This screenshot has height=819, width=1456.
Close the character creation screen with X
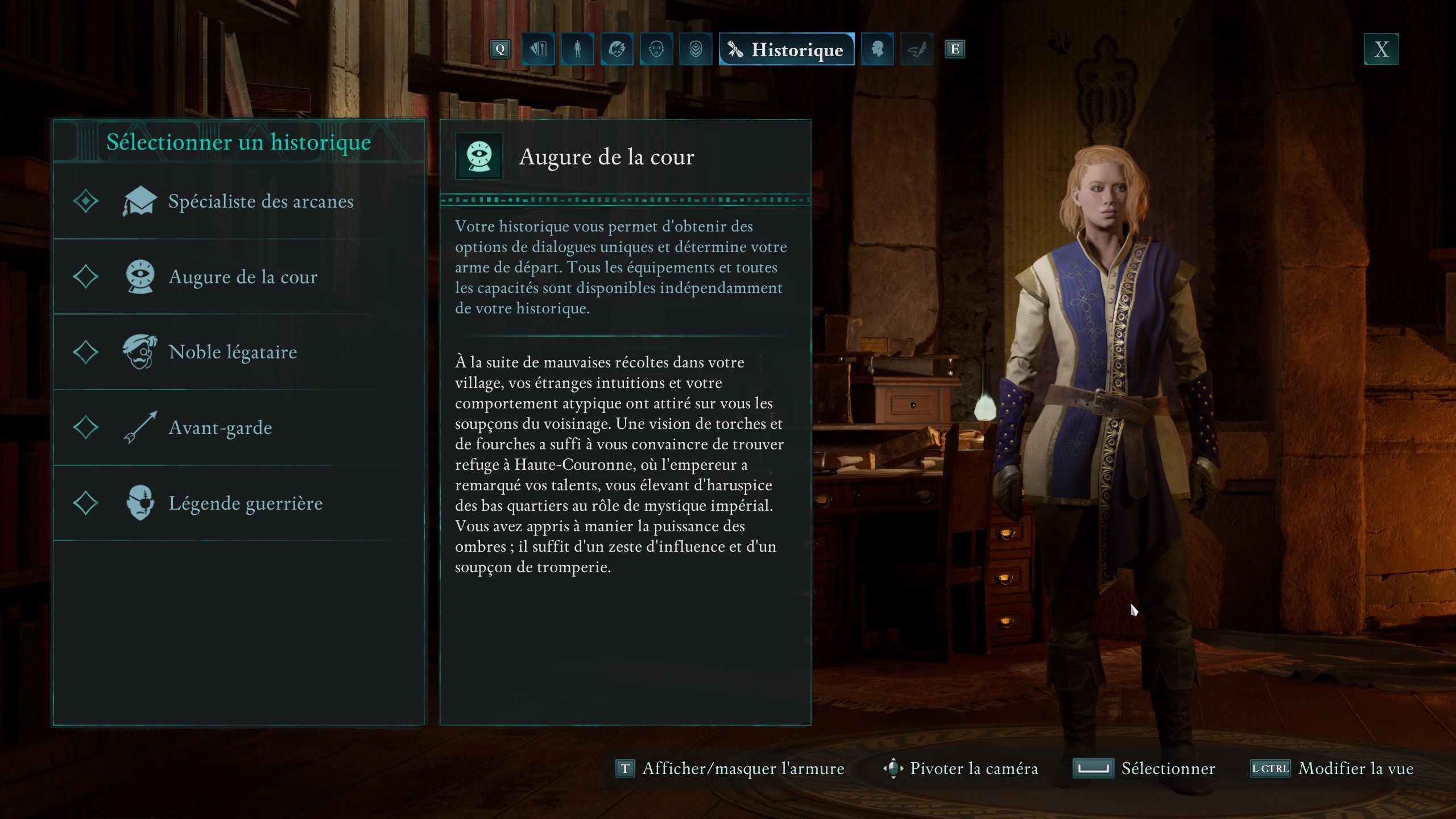(x=1381, y=49)
